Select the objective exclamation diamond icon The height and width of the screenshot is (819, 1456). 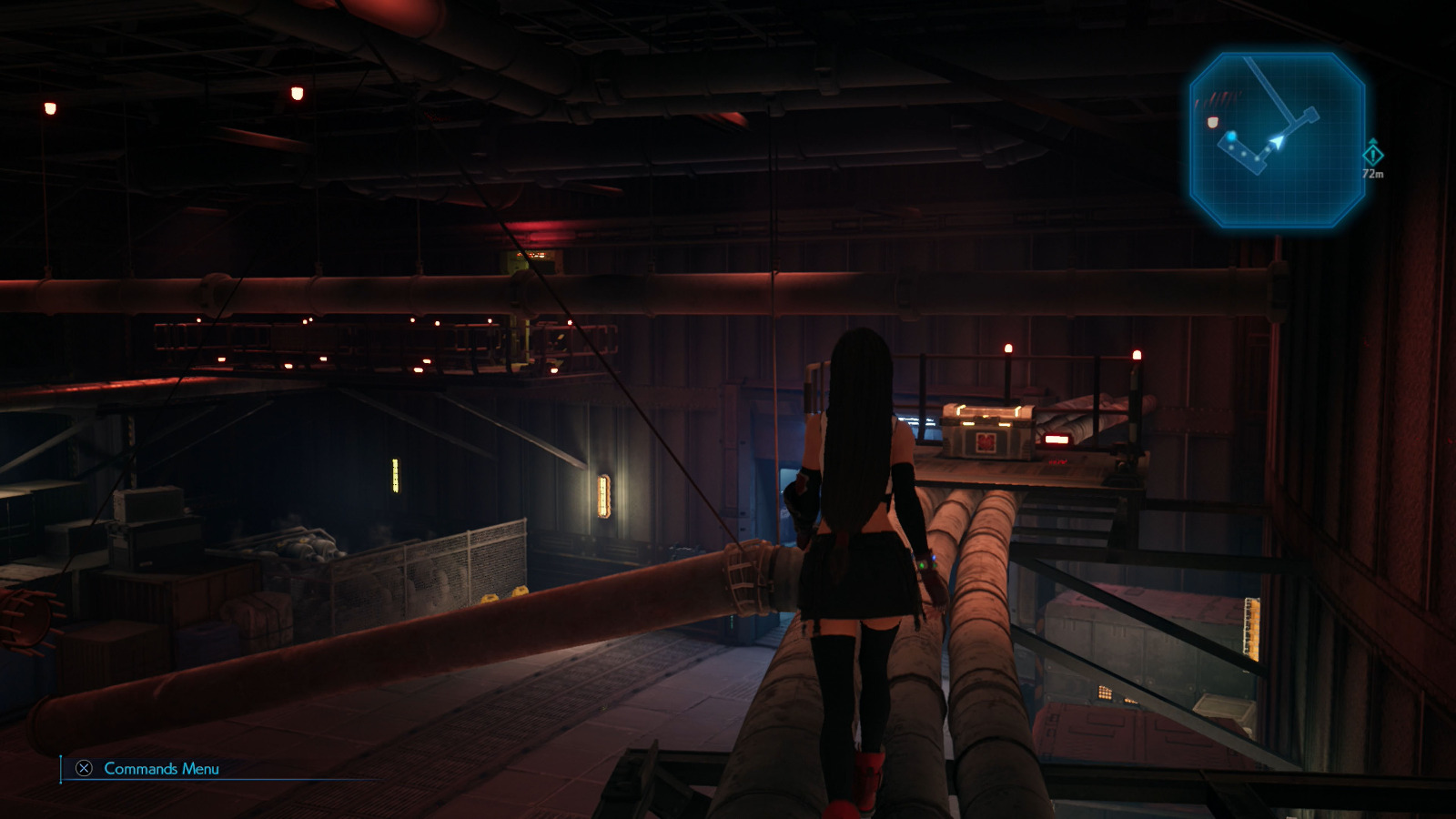(x=1372, y=155)
